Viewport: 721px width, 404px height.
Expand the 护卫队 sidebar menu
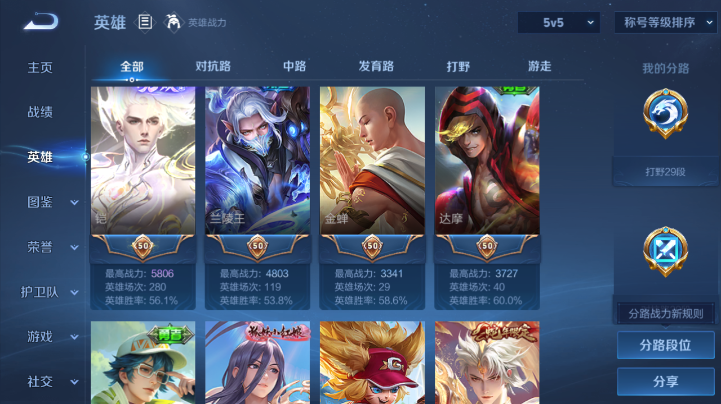[x=50, y=292]
